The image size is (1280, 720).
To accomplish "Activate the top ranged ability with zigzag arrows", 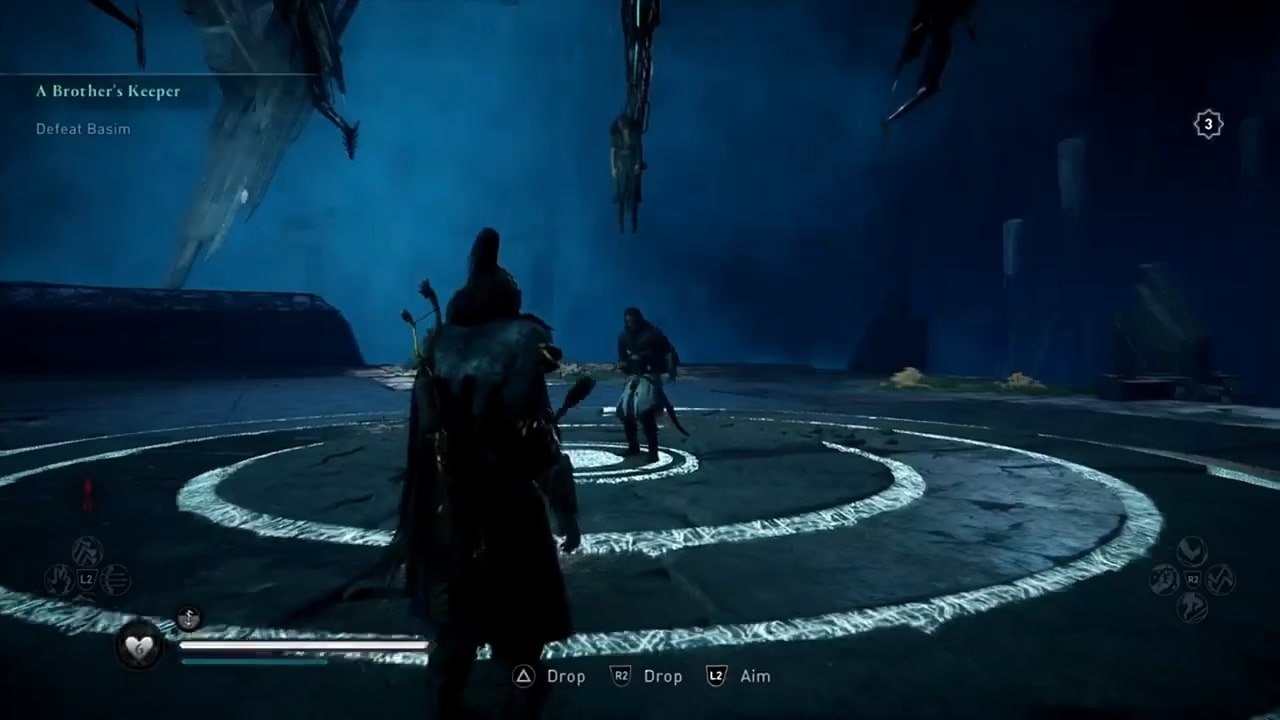I will click(87, 552).
